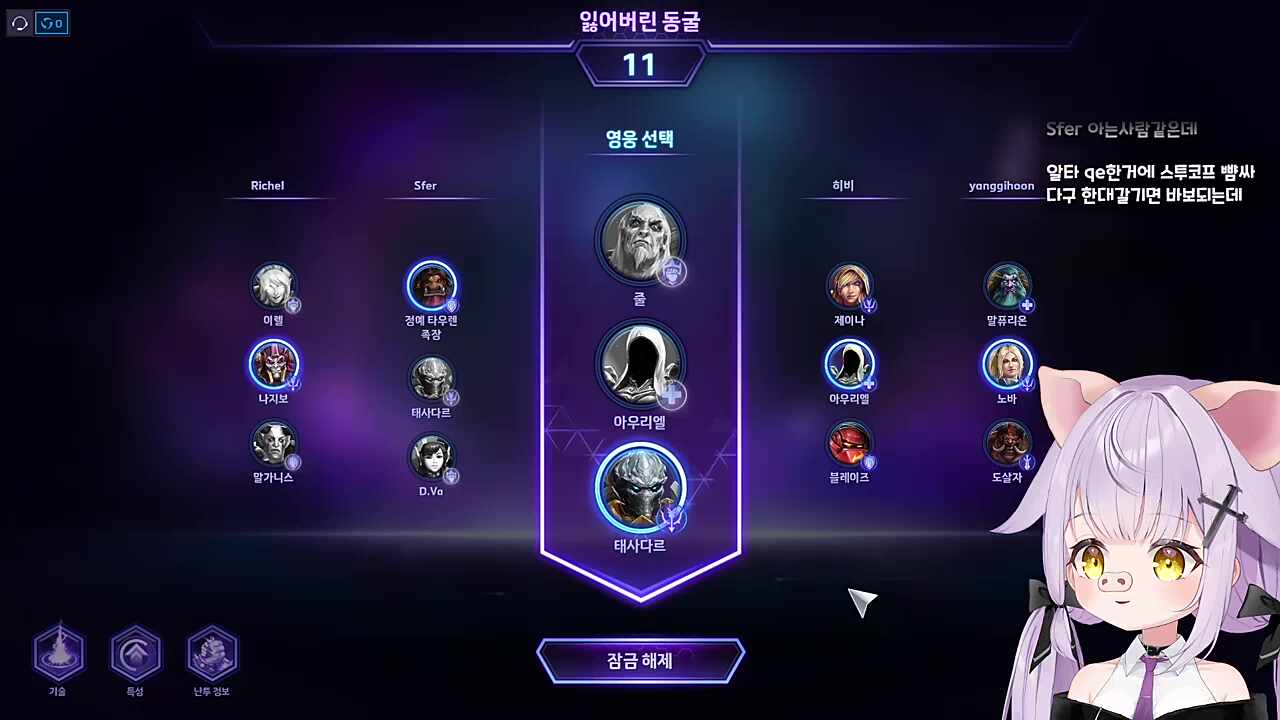Viewport: 1280px width, 720px height.
Task: Select Auriel from the hero selection column
Action: pyautogui.click(x=640, y=365)
